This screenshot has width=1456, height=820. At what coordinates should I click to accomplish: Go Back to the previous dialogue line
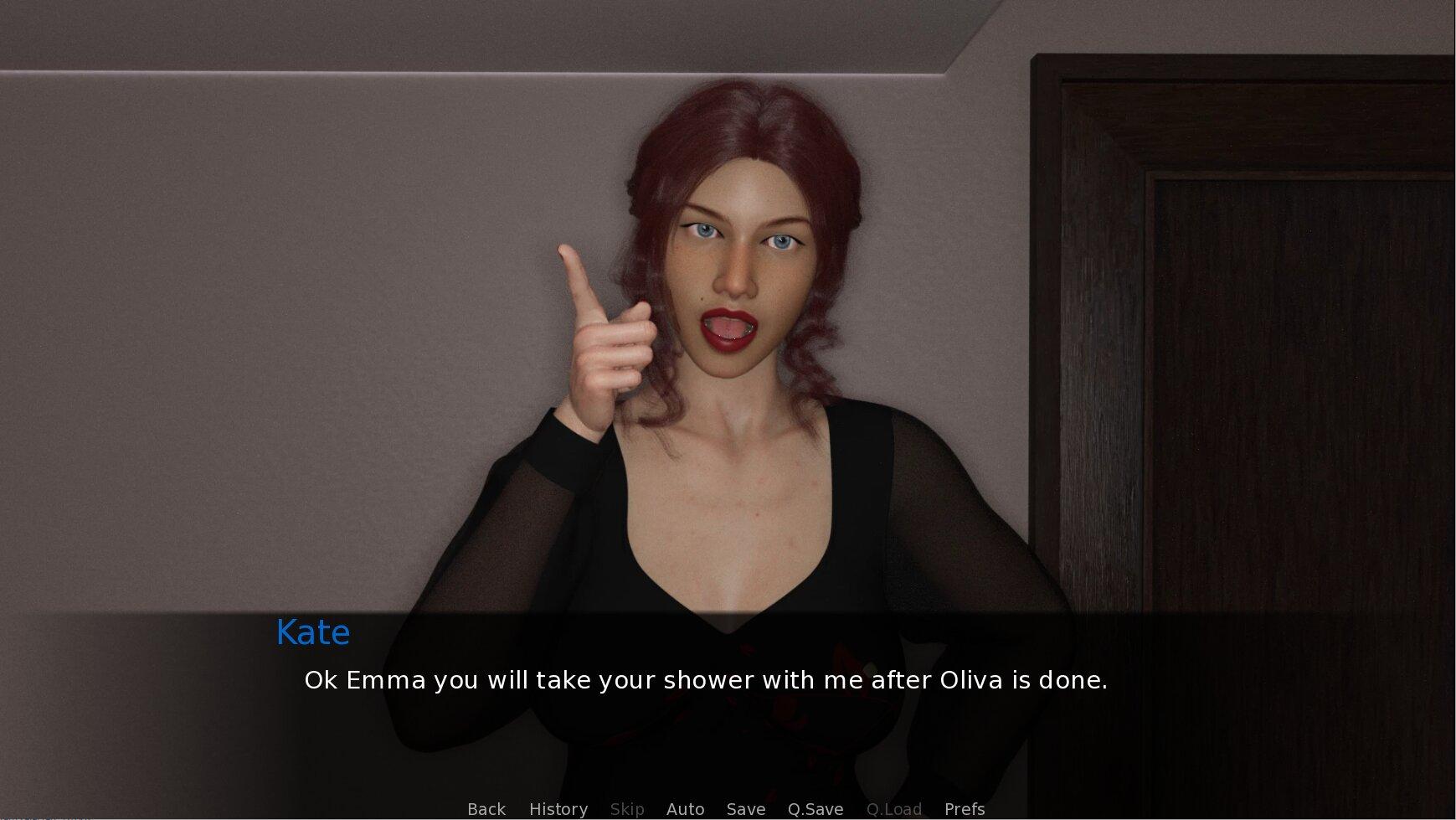(486, 809)
